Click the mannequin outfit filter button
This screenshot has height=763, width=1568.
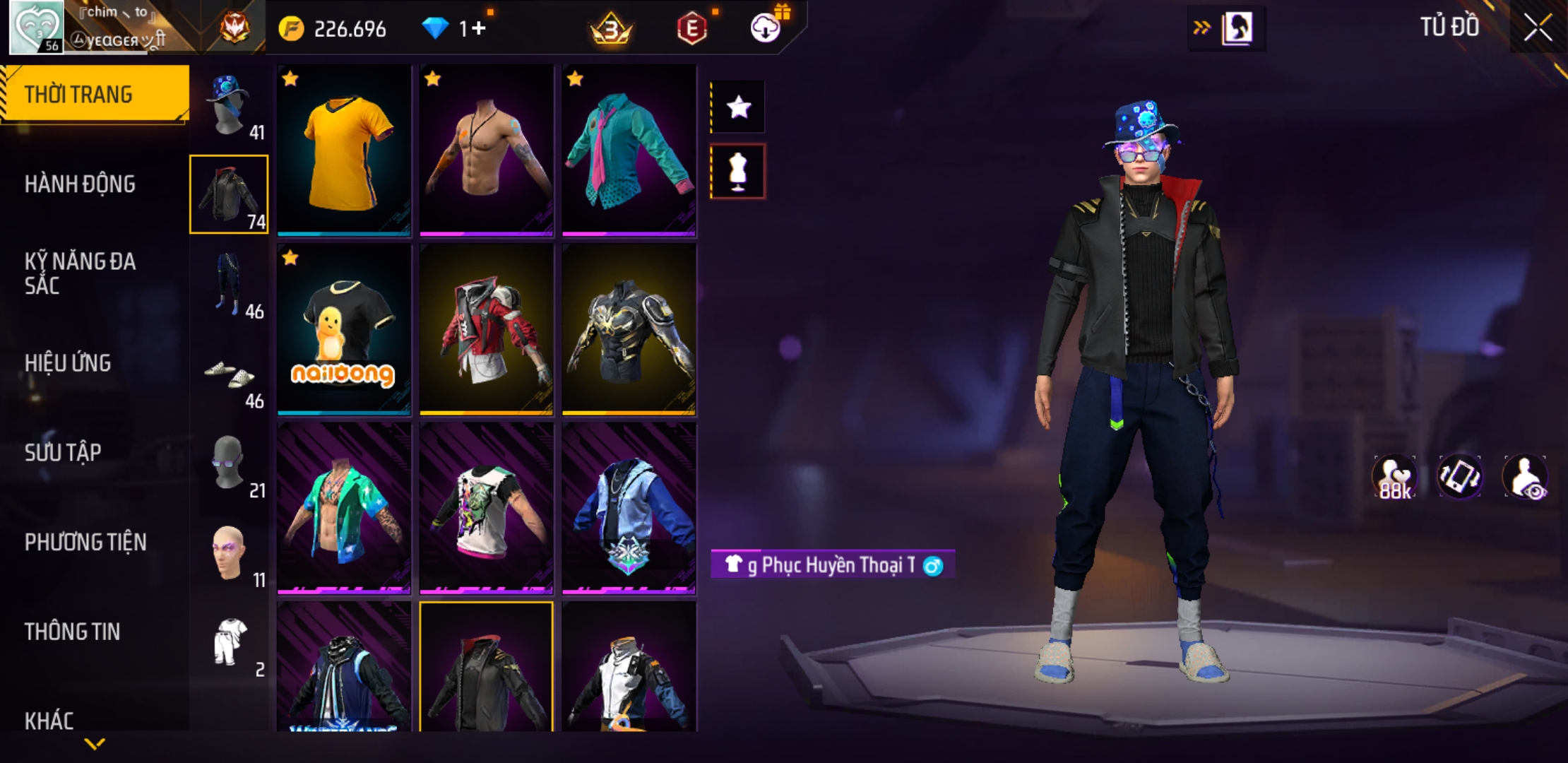pyautogui.click(x=738, y=172)
